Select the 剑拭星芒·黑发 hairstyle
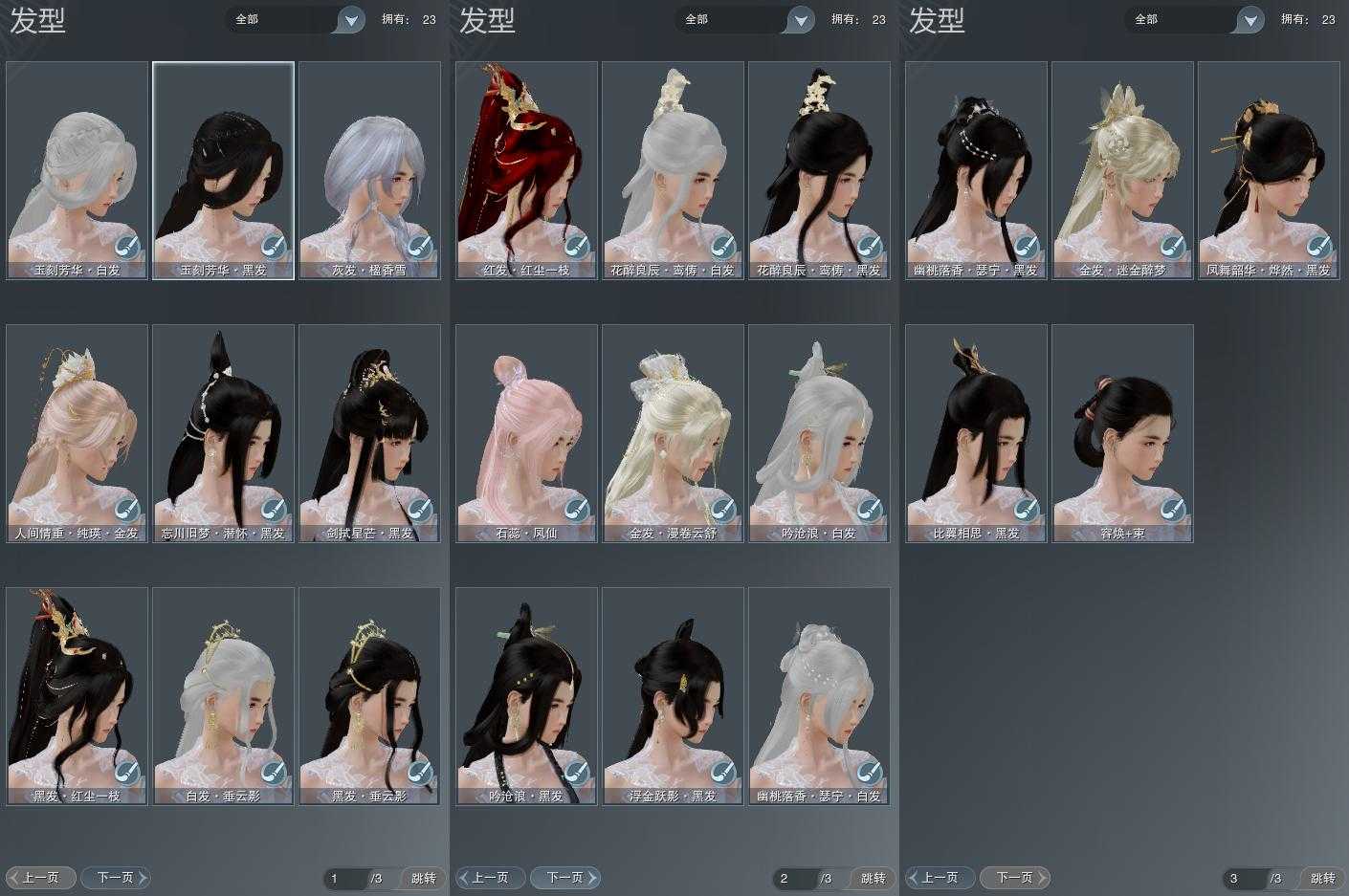 click(369, 433)
